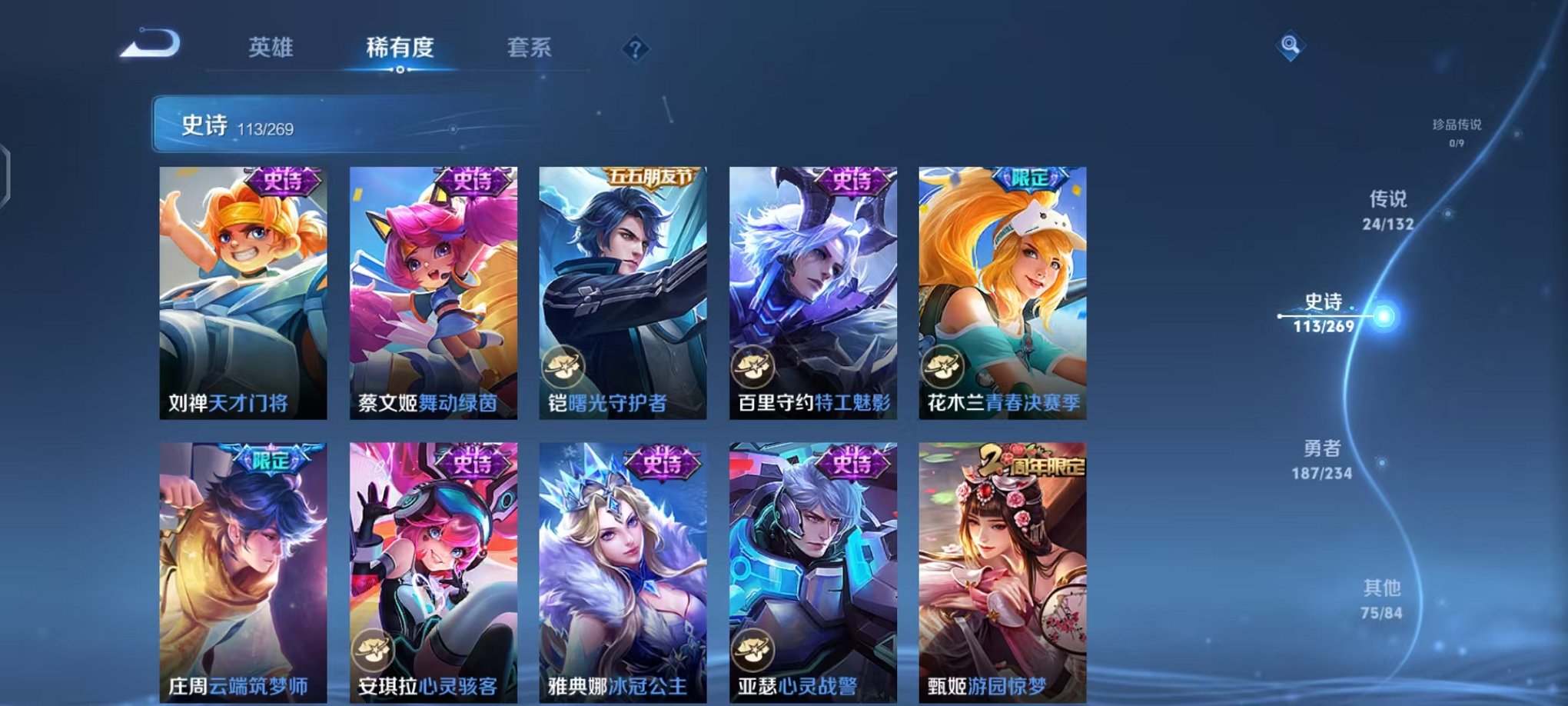
Task: Open the help question mark icon
Action: pyautogui.click(x=633, y=50)
